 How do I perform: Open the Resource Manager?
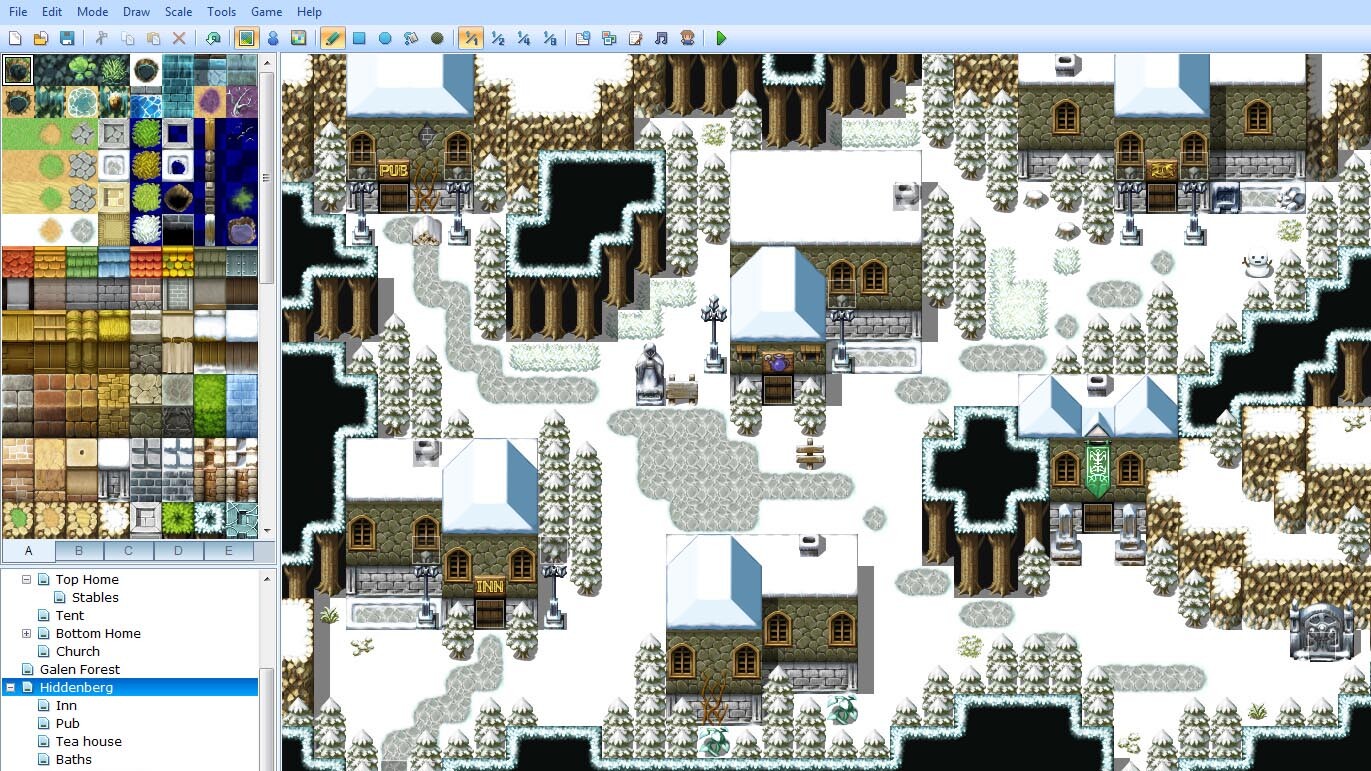coord(608,38)
